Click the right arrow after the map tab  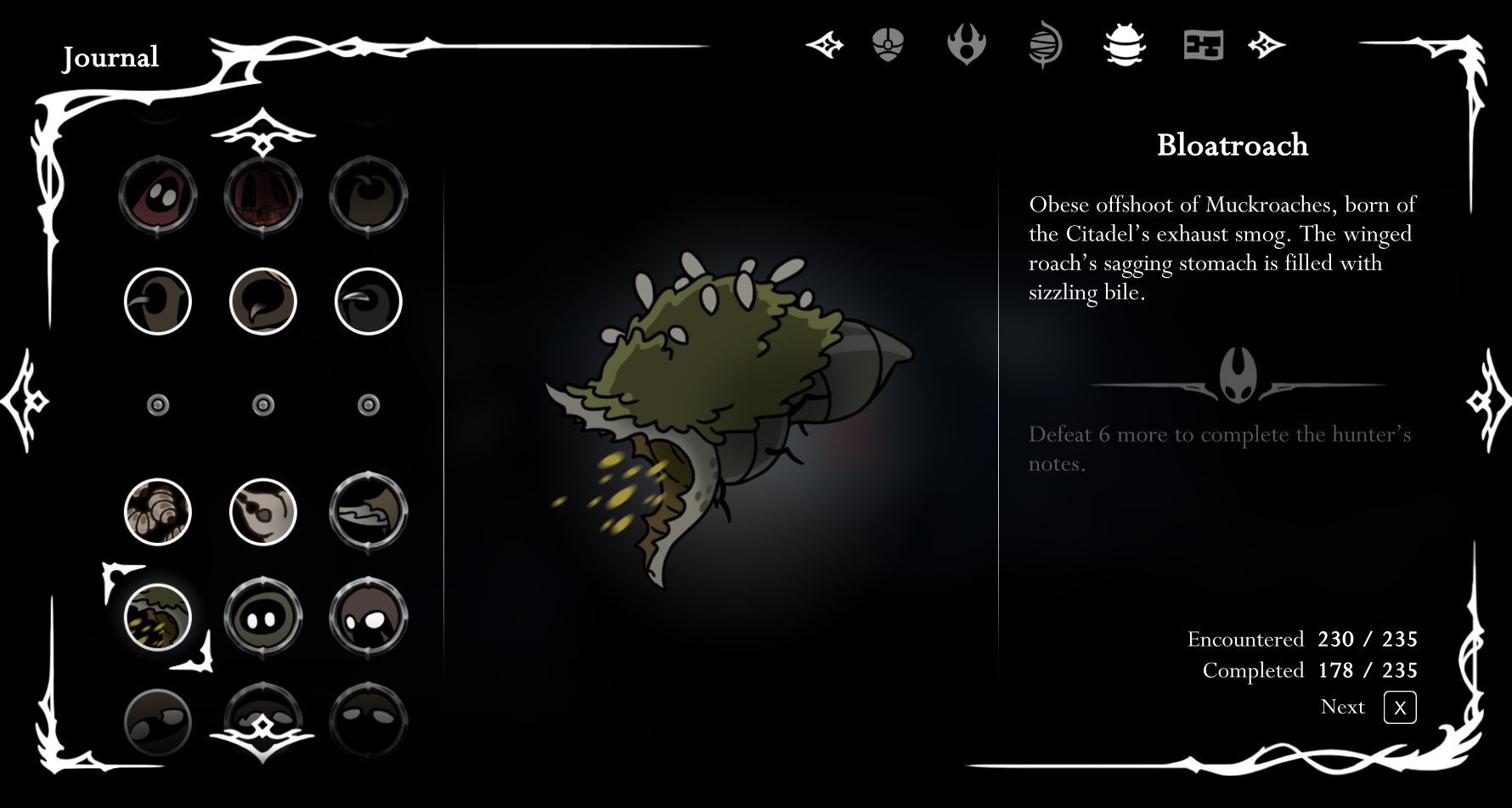click(1267, 45)
